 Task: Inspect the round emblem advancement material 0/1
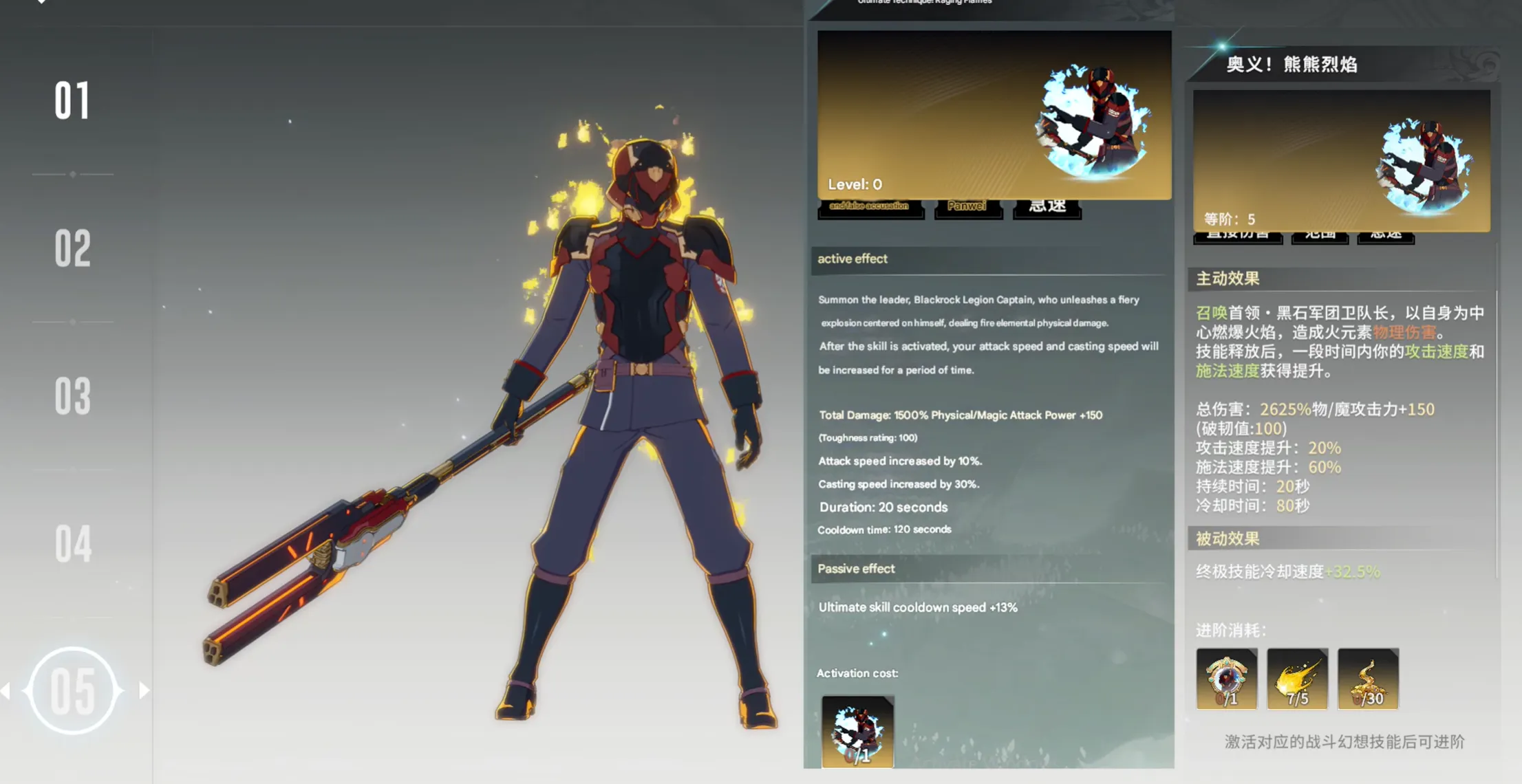click(1226, 679)
